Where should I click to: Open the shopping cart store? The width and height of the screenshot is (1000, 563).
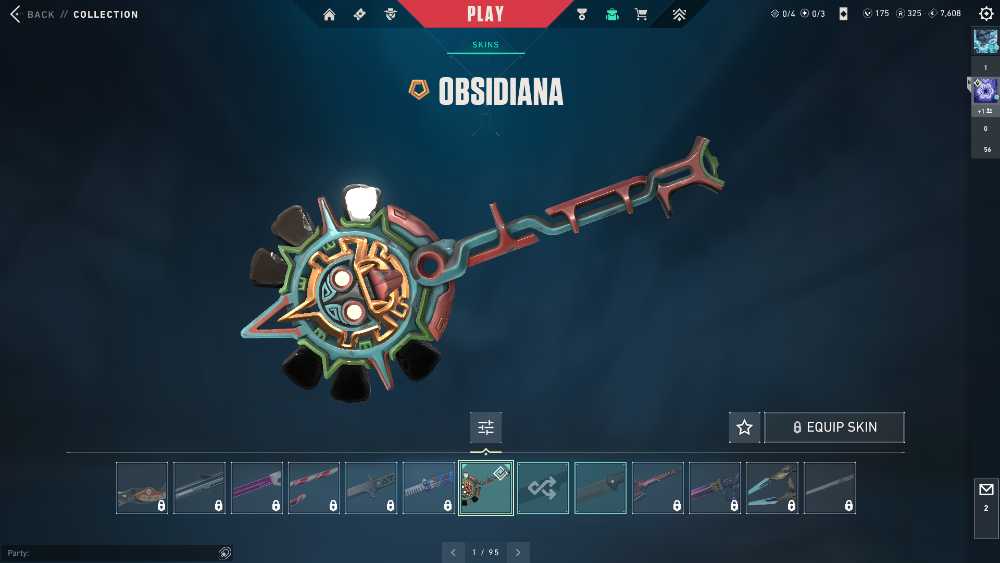click(x=641, y=15)
